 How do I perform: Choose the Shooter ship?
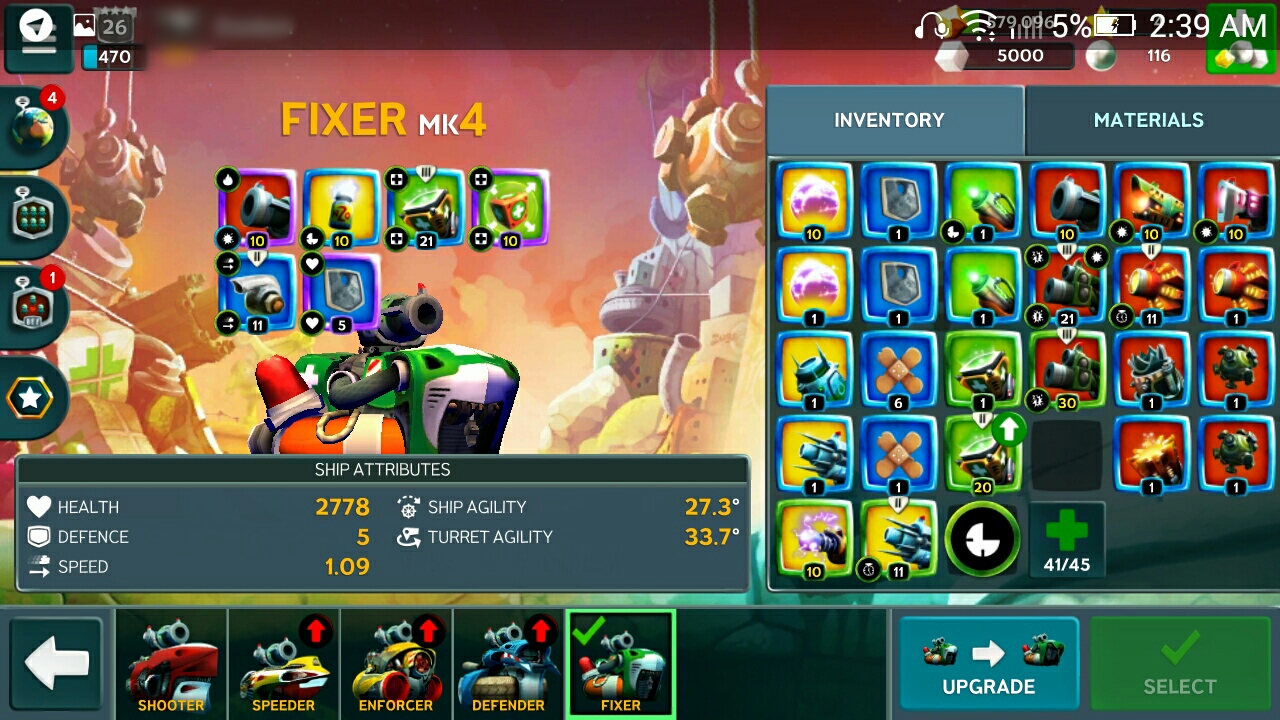tap(171, 664)
